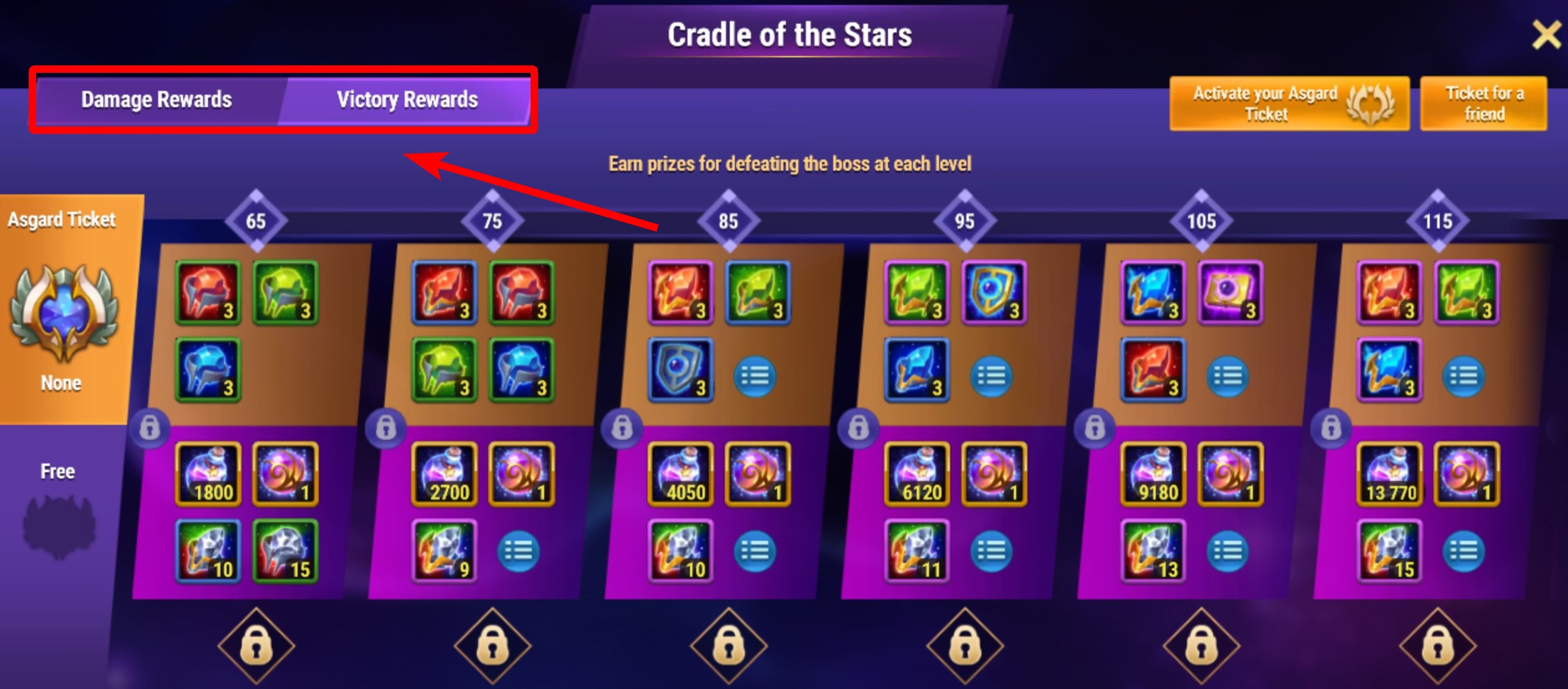The height and width of the screenshot is (689, 1568).
Task: Open the 9180 potion reward
Action: 1153,474
